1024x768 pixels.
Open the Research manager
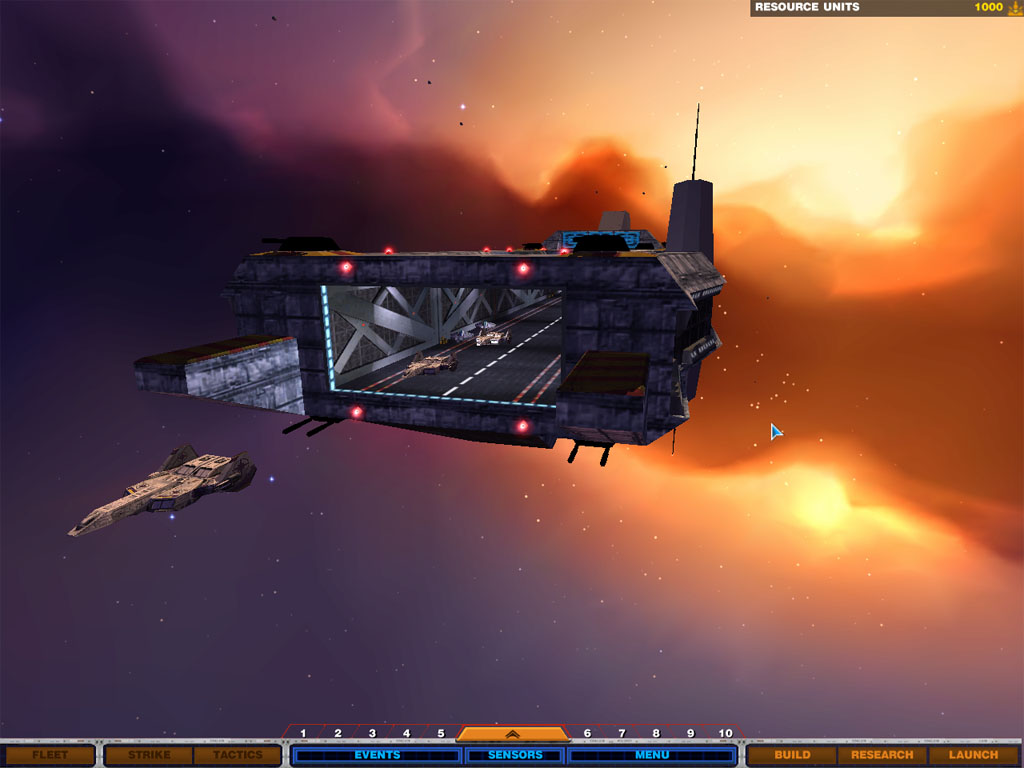[x=882, y=755]
